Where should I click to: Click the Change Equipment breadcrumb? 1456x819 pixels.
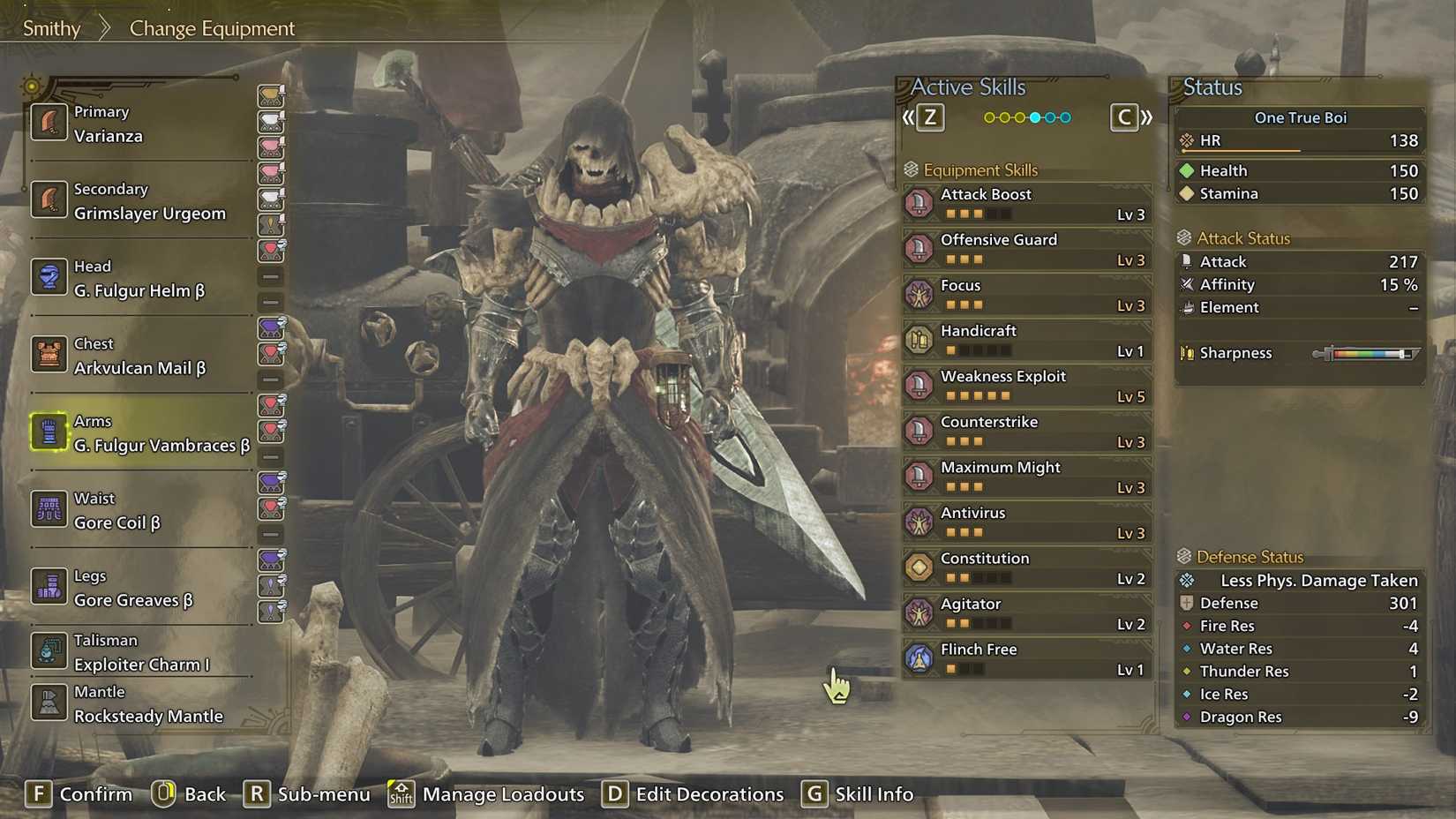click(x=211, y=28)
